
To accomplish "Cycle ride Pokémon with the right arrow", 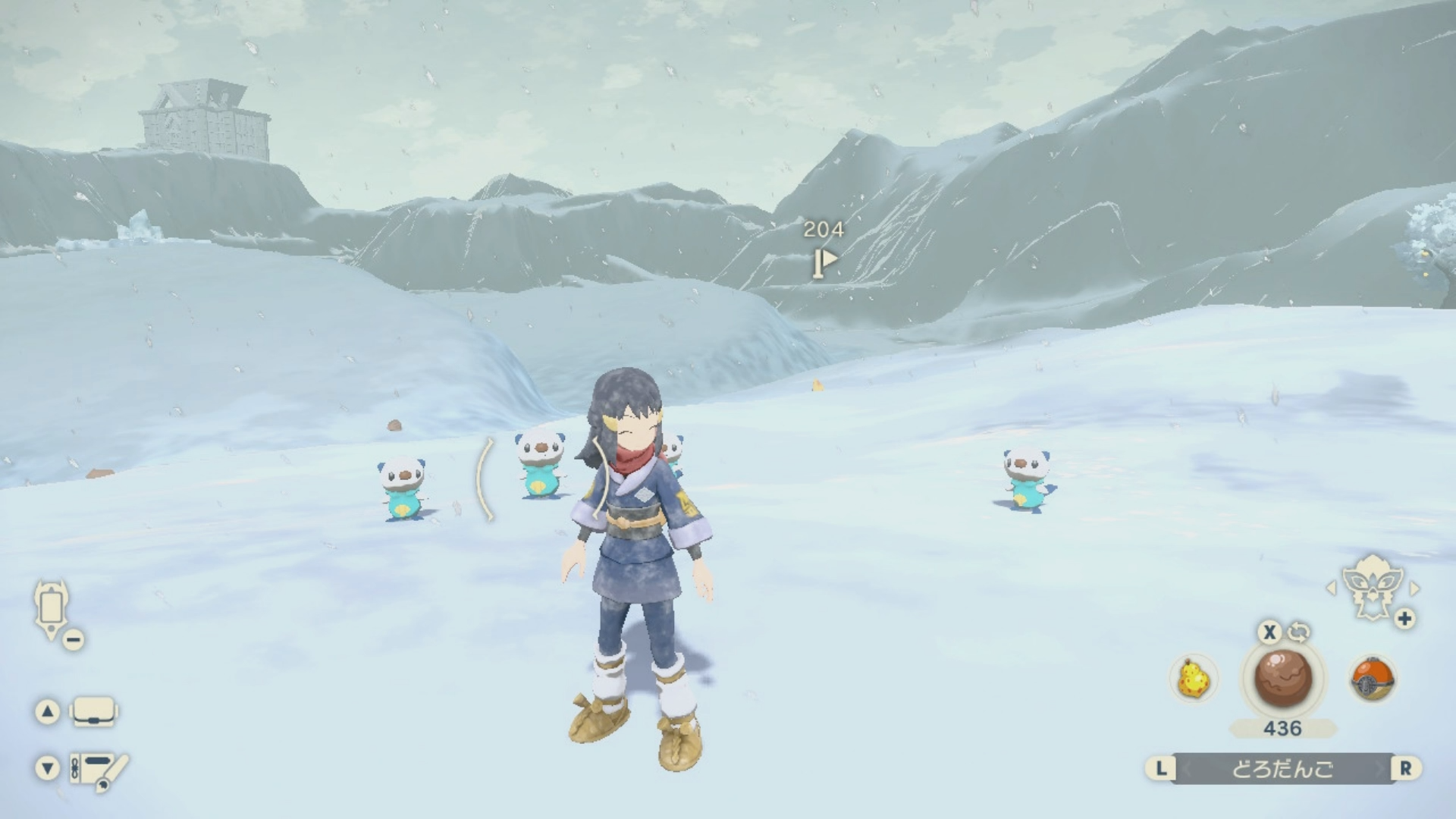I will pos(1415,588).
